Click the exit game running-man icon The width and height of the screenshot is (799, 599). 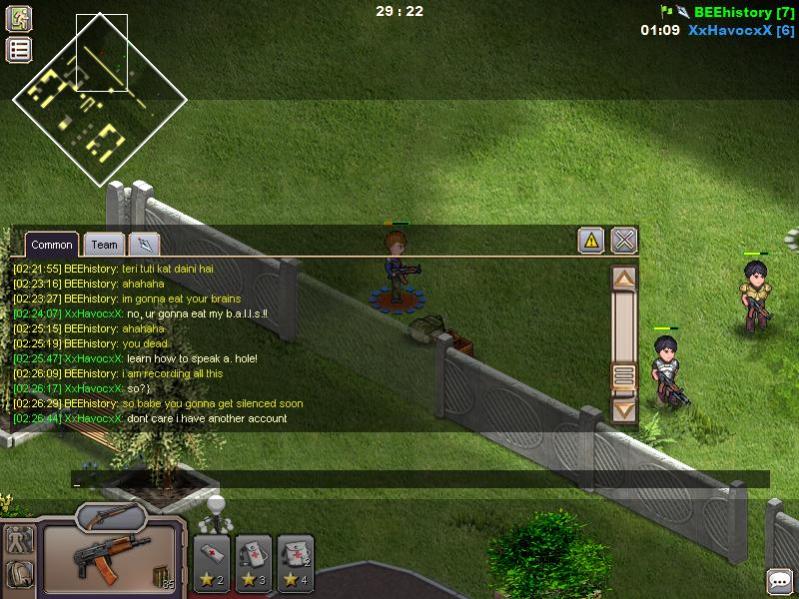point(19,18)
